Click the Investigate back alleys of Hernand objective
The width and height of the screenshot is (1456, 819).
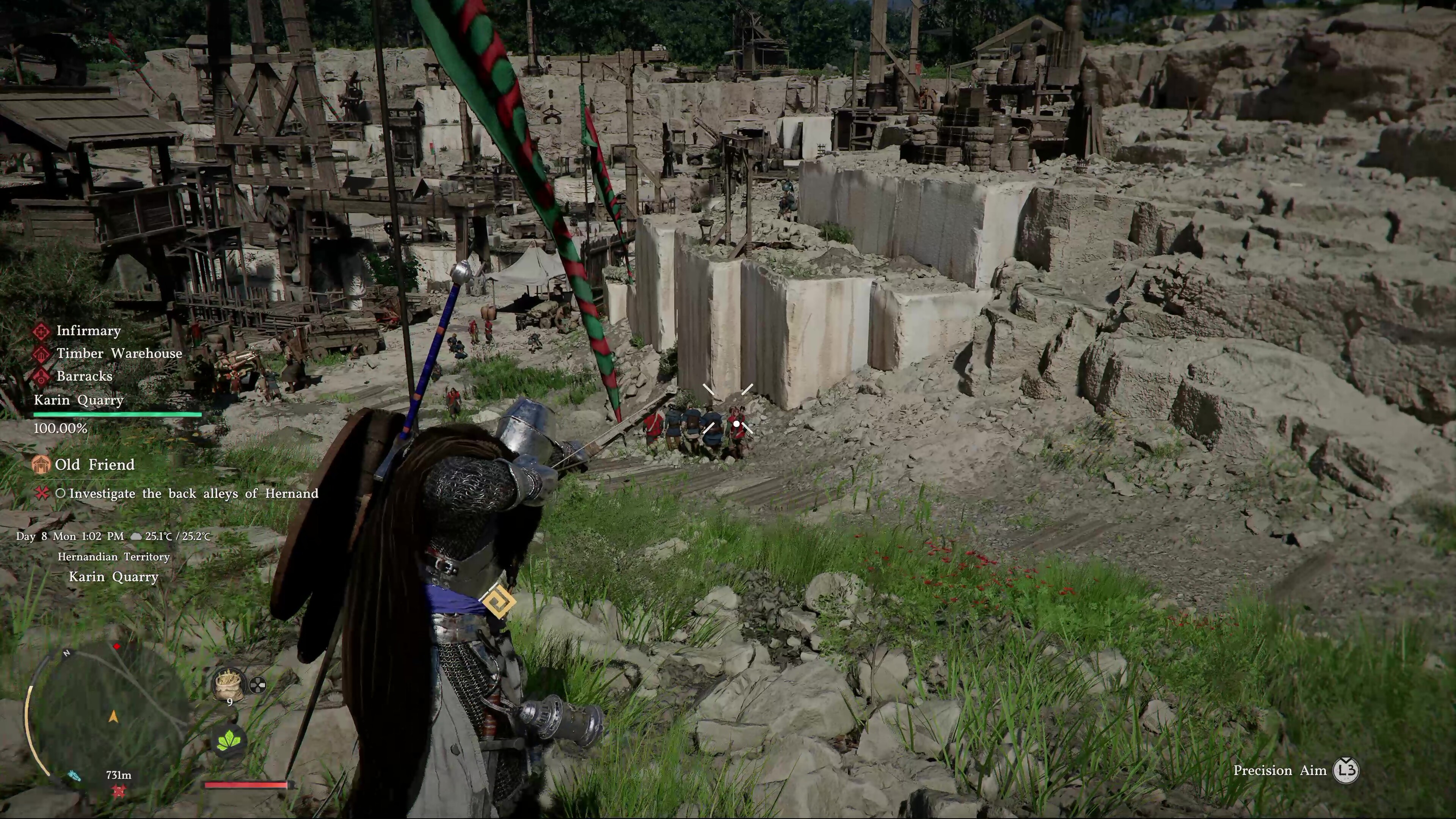click(193, 493)
